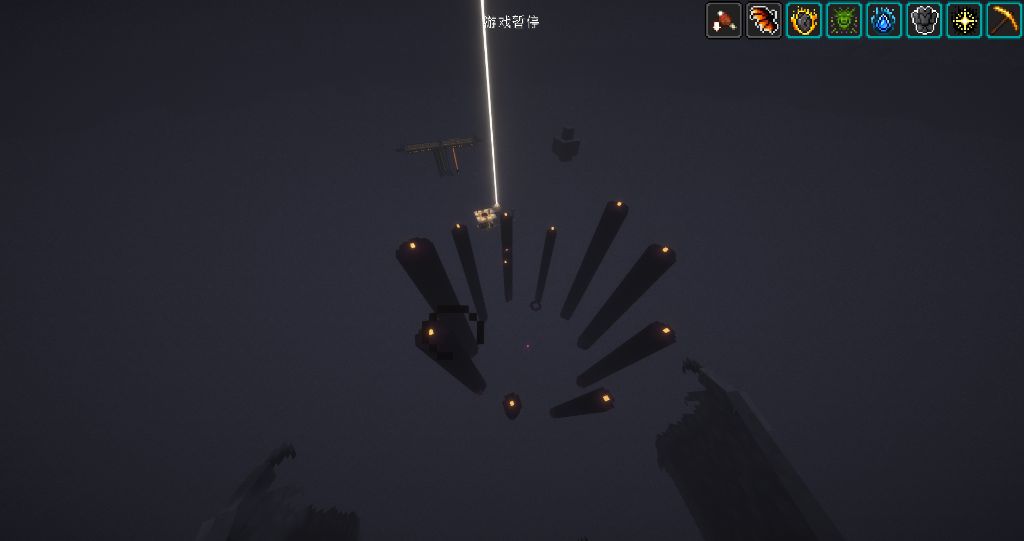The width and height of the screenshot is (1024, 541).
Task: Click the orange wing icon
Action: (x=764, y=20)
